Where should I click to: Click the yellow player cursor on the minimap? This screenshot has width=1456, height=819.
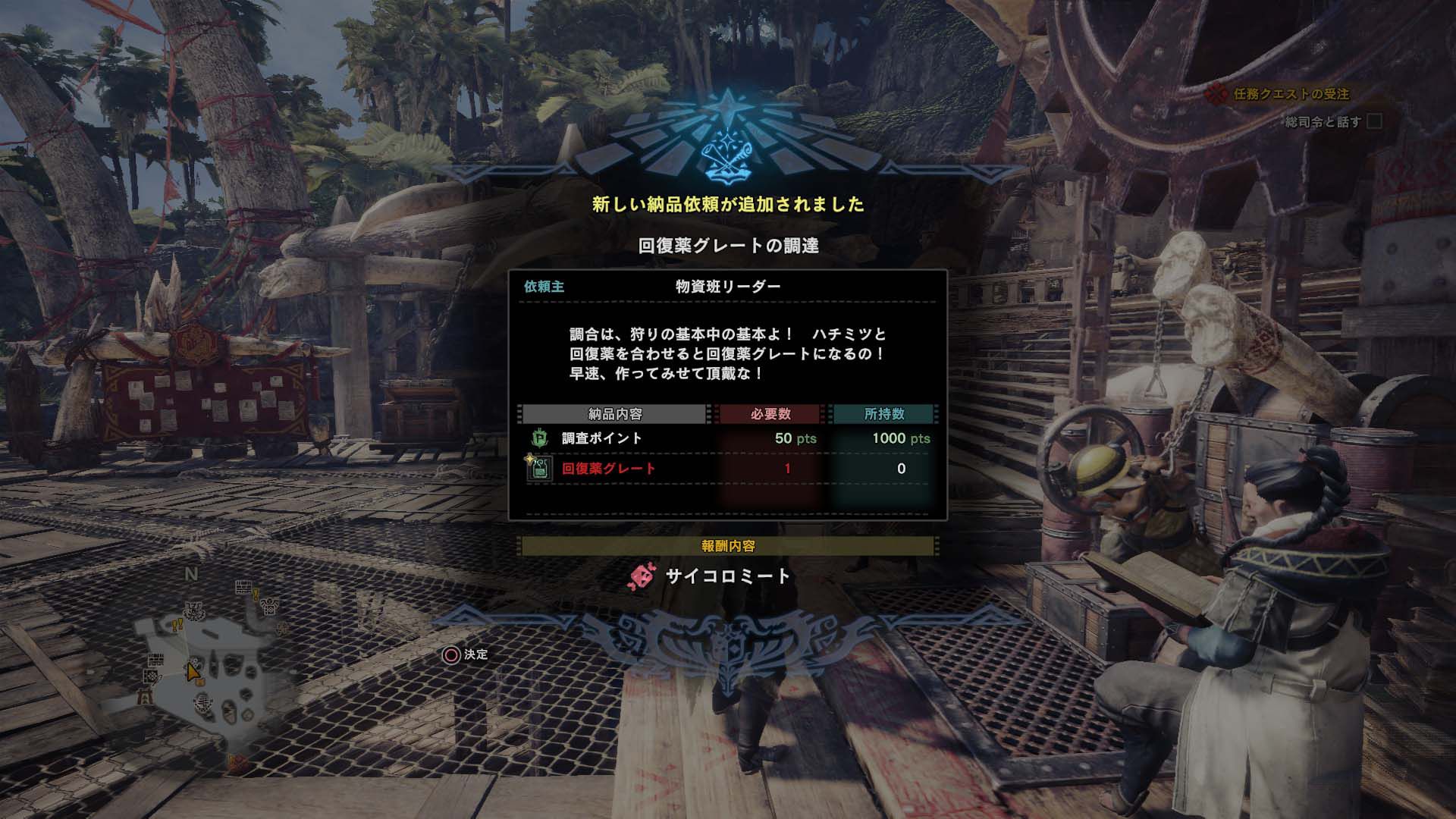click(x=194, y=670)
